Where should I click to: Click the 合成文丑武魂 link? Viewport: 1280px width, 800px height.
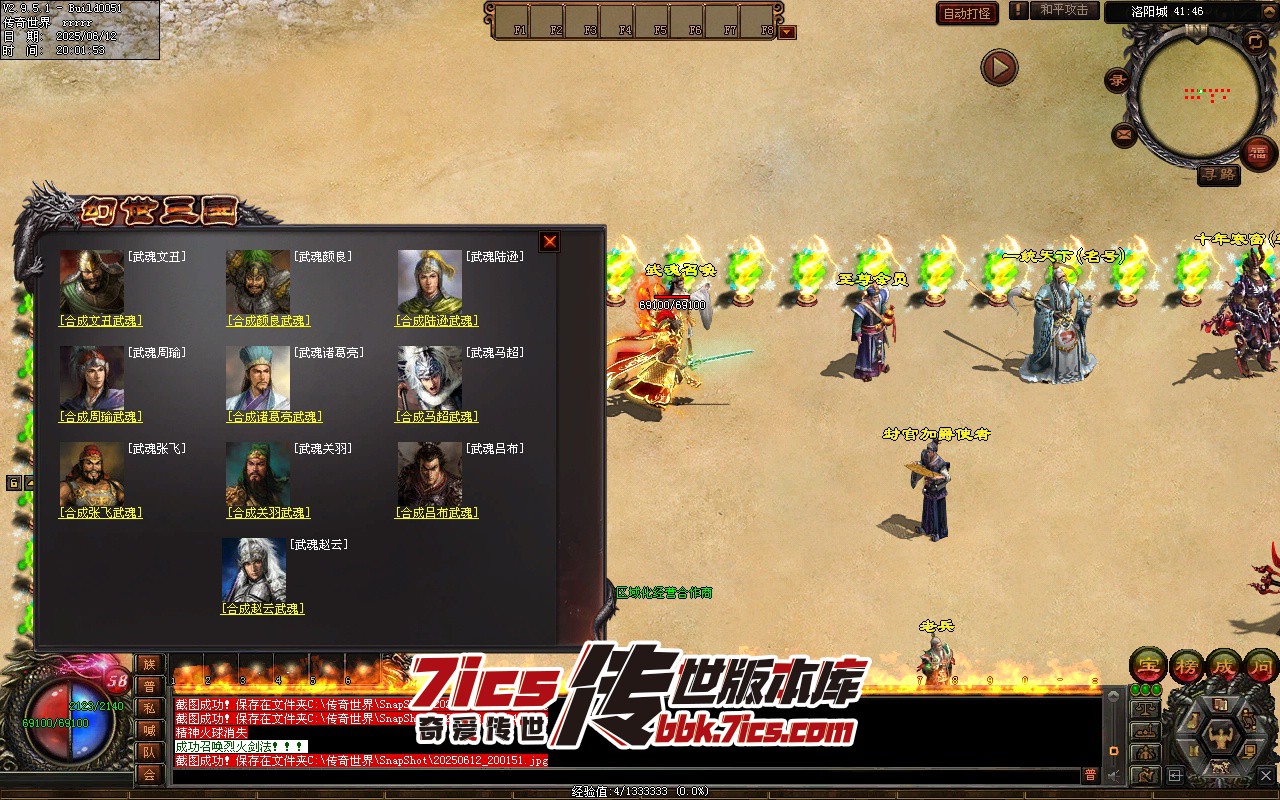pos(101,321)
